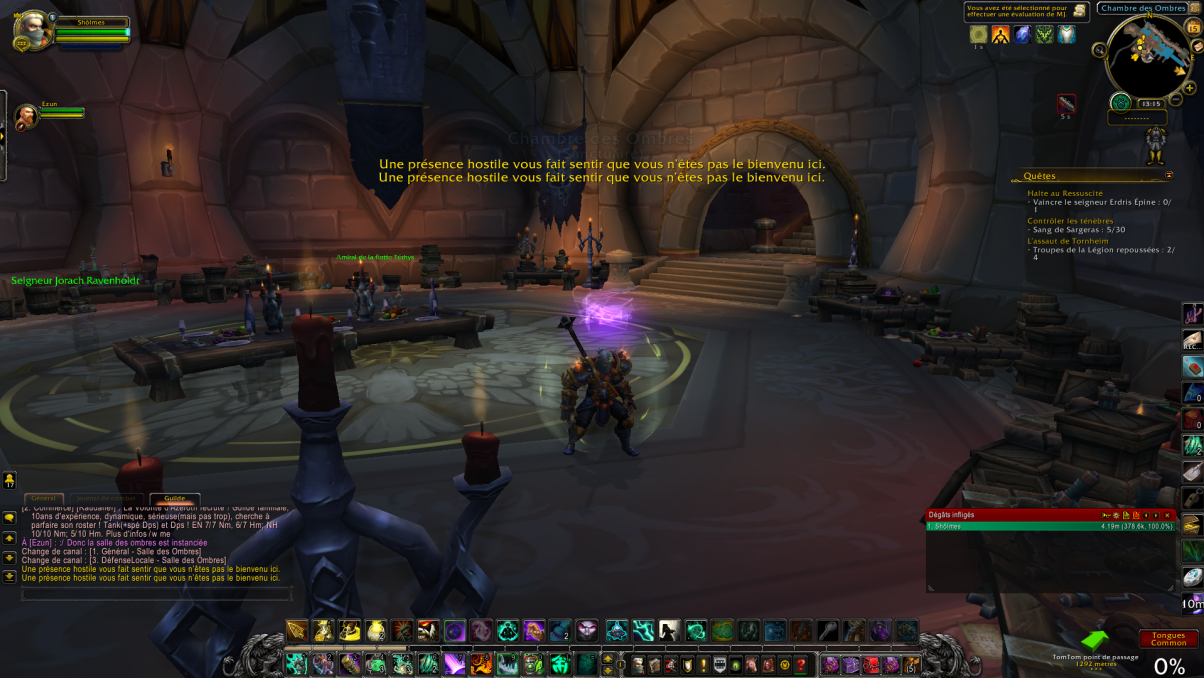Click the Shölmes row in damage meter
Screen dimensions: 1204x678
tap(1050, 526)
